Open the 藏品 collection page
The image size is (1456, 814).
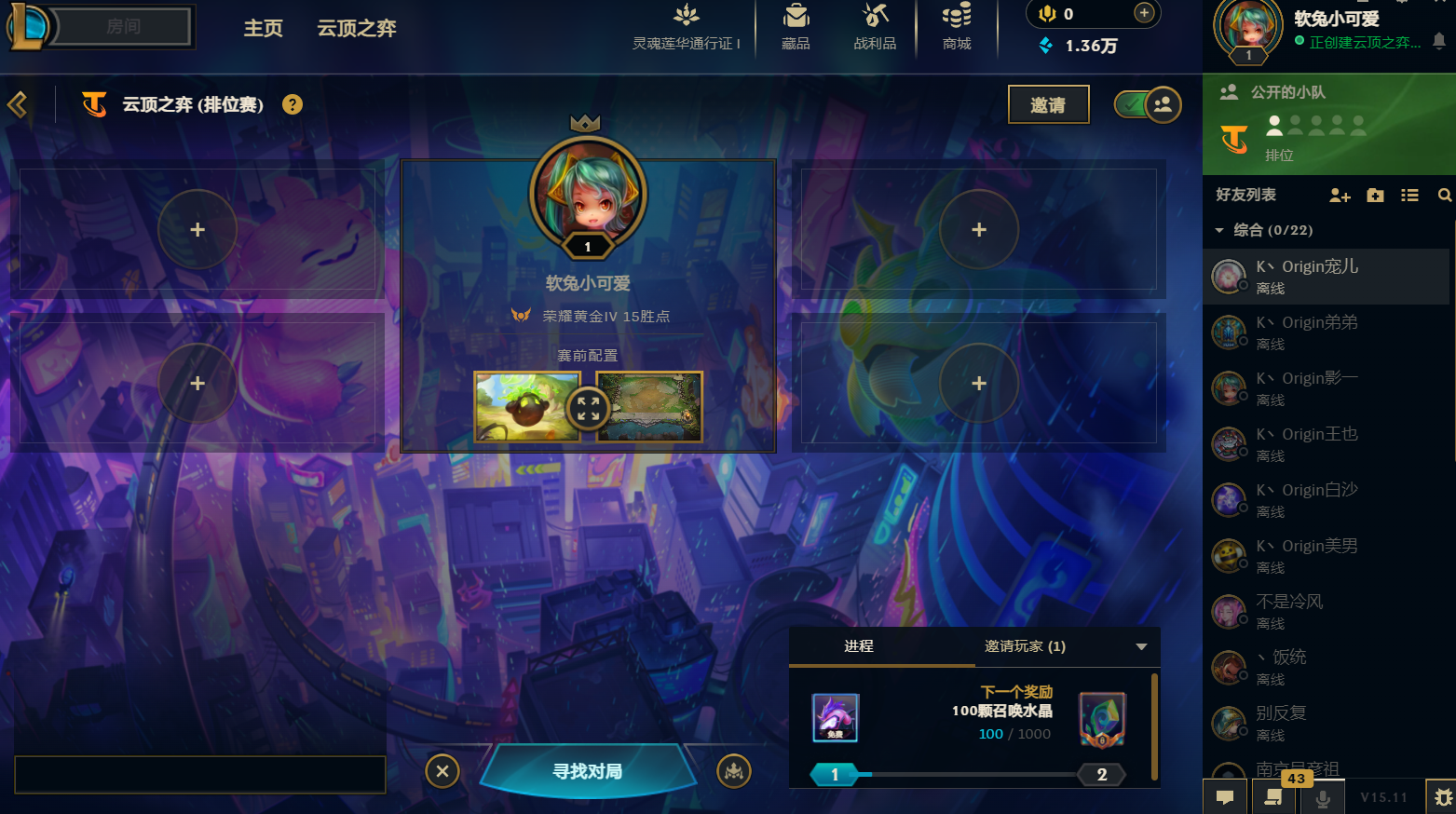pyautogui.click(x=796, y=25)
